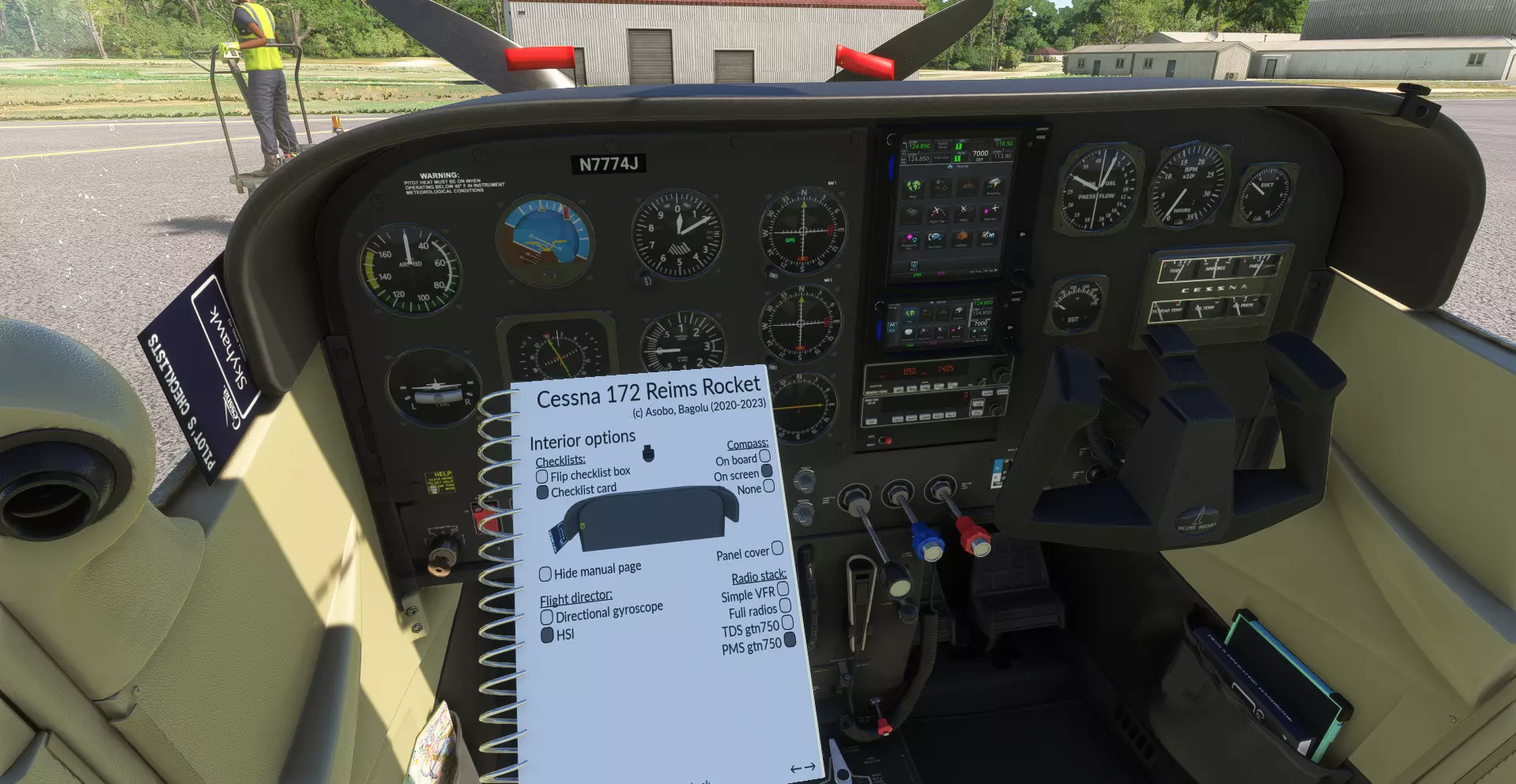Switch radio stack to TDS gtn750
1516x784 pixels.
click(787, 623)
